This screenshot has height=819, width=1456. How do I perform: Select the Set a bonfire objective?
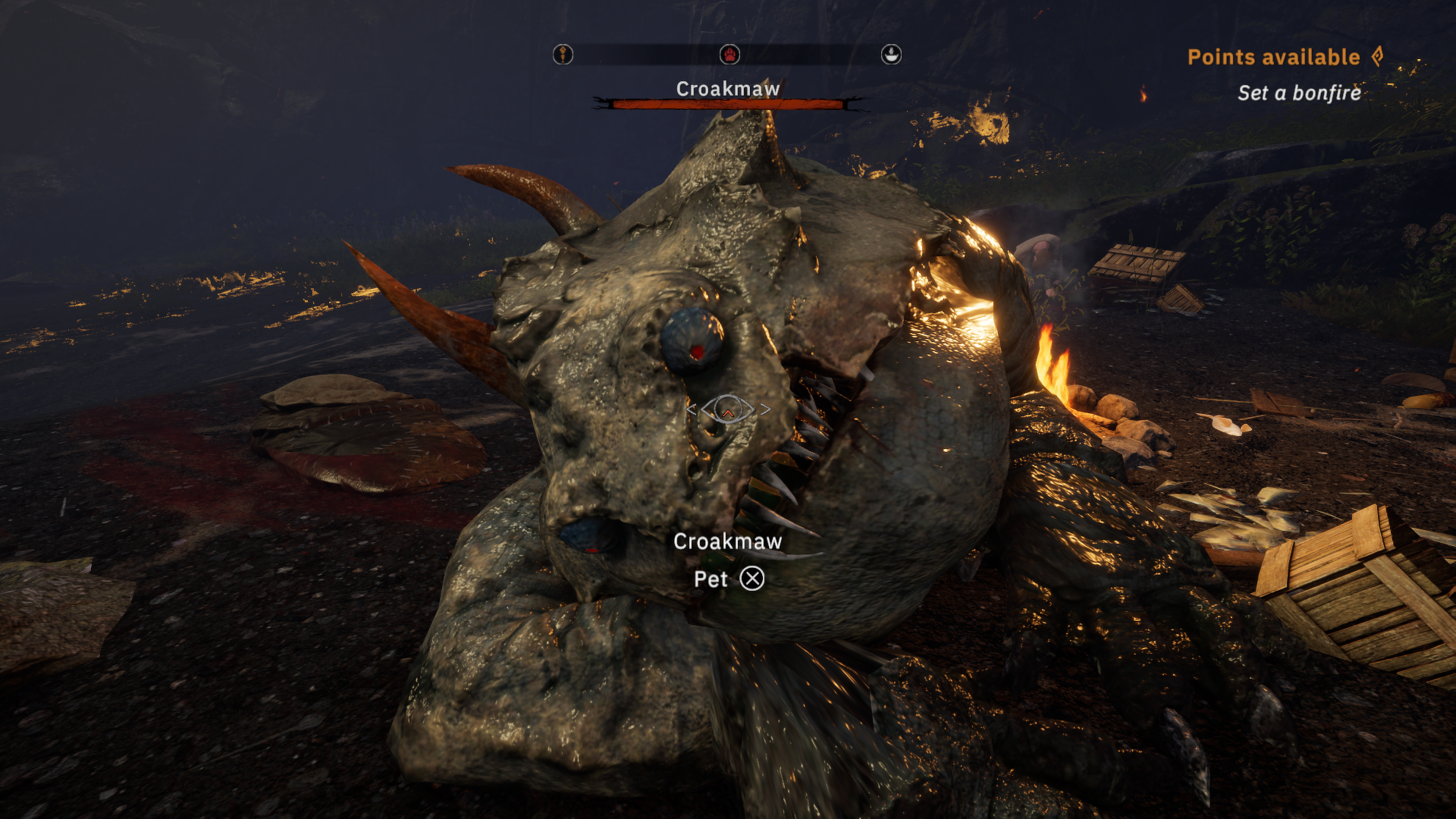pyautogui.click(x=1298, y=93)
